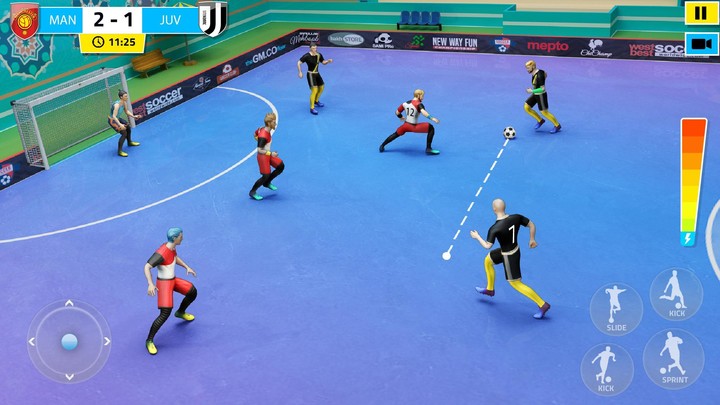Image resolution: width=720 pixels, height=405 pixels.
Task: Tap the SLIDE tackle button
Action: click(616, 309)
